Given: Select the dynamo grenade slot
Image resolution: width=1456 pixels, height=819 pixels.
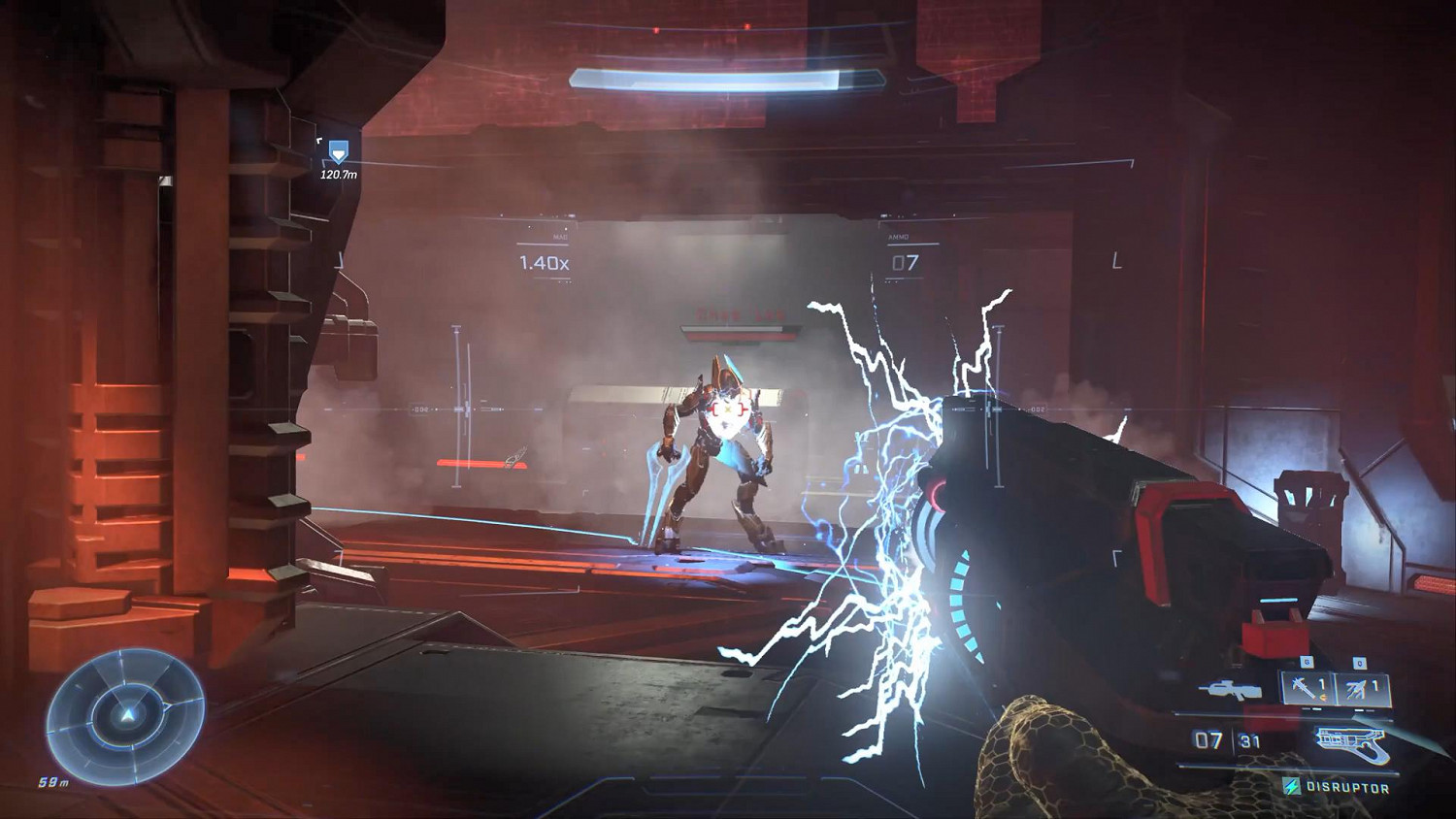Looking at the screenshot, I should point(1364,690).
